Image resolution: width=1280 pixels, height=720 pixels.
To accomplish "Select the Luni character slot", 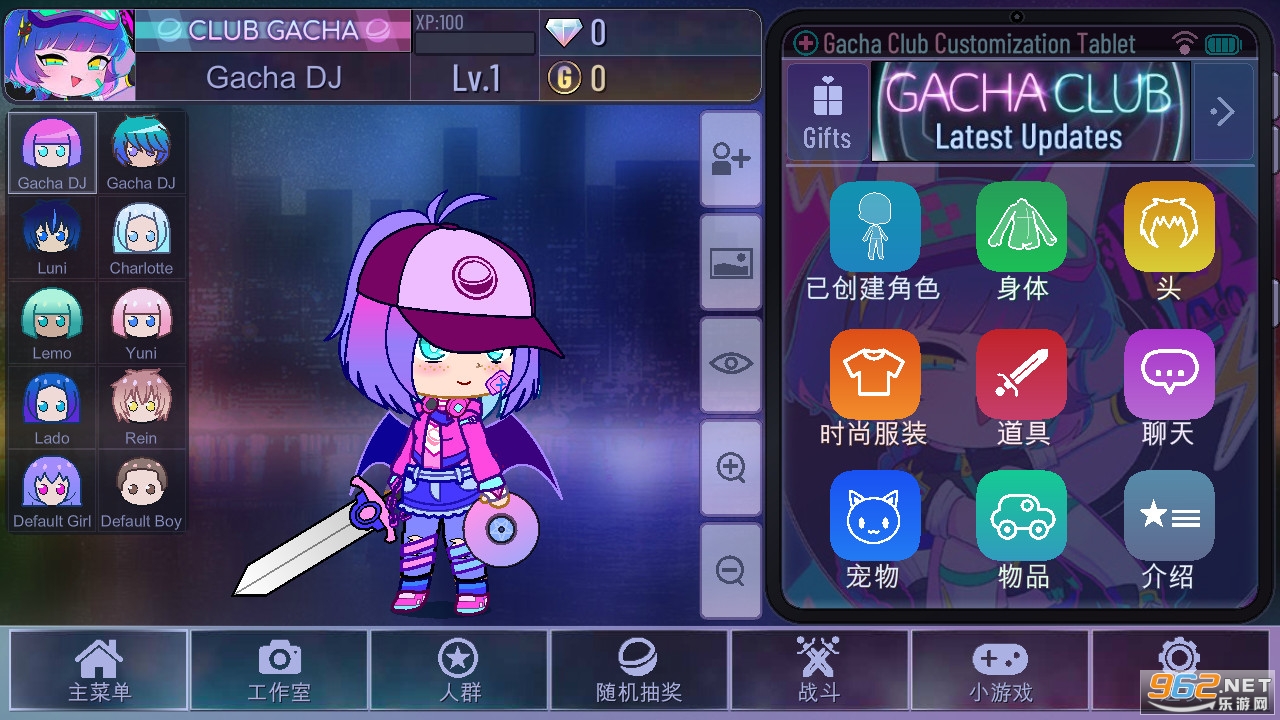I will 52,238.
